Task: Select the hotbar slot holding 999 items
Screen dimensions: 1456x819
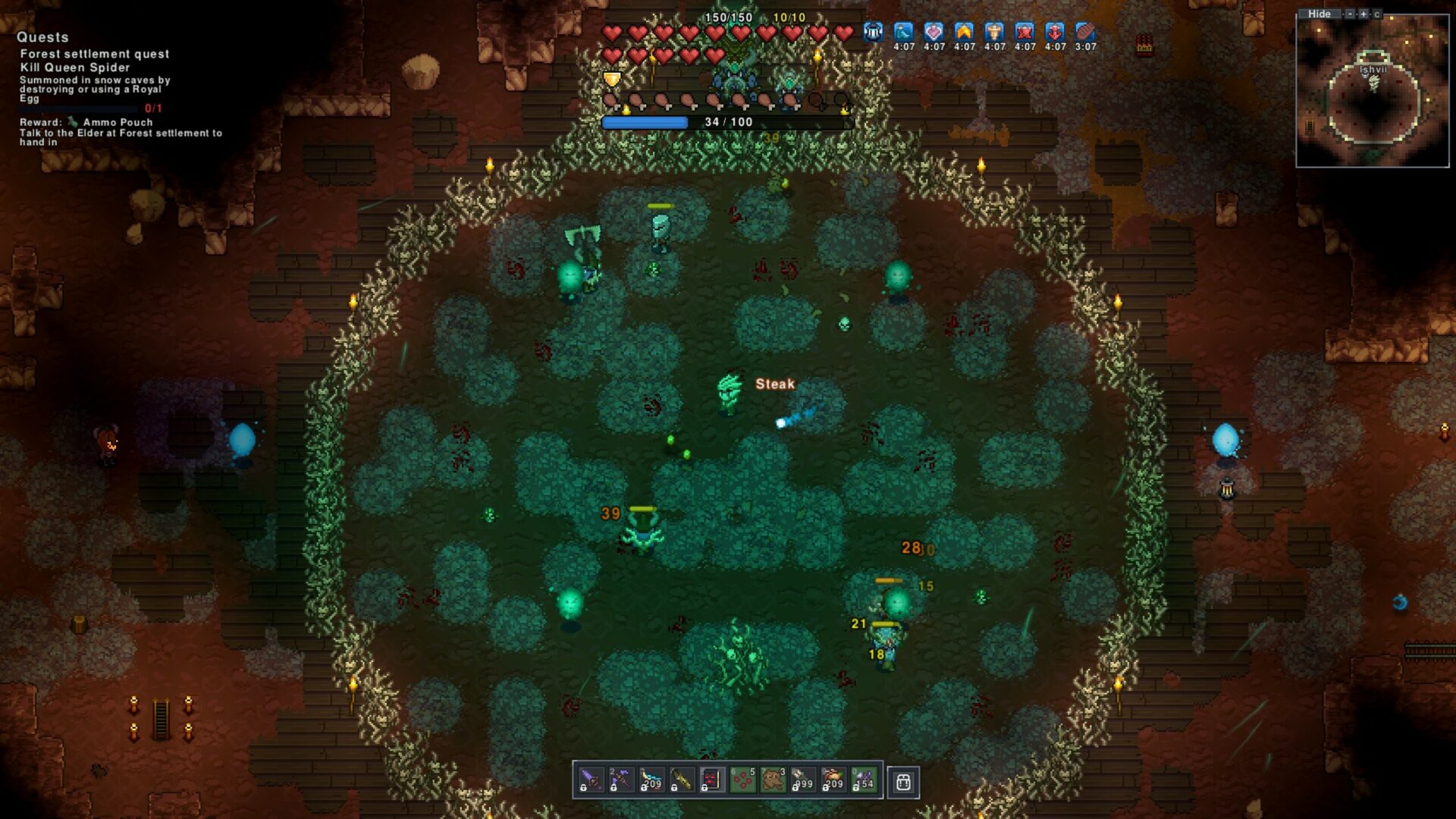Action: pyautogui.click(x=803, y=780)
